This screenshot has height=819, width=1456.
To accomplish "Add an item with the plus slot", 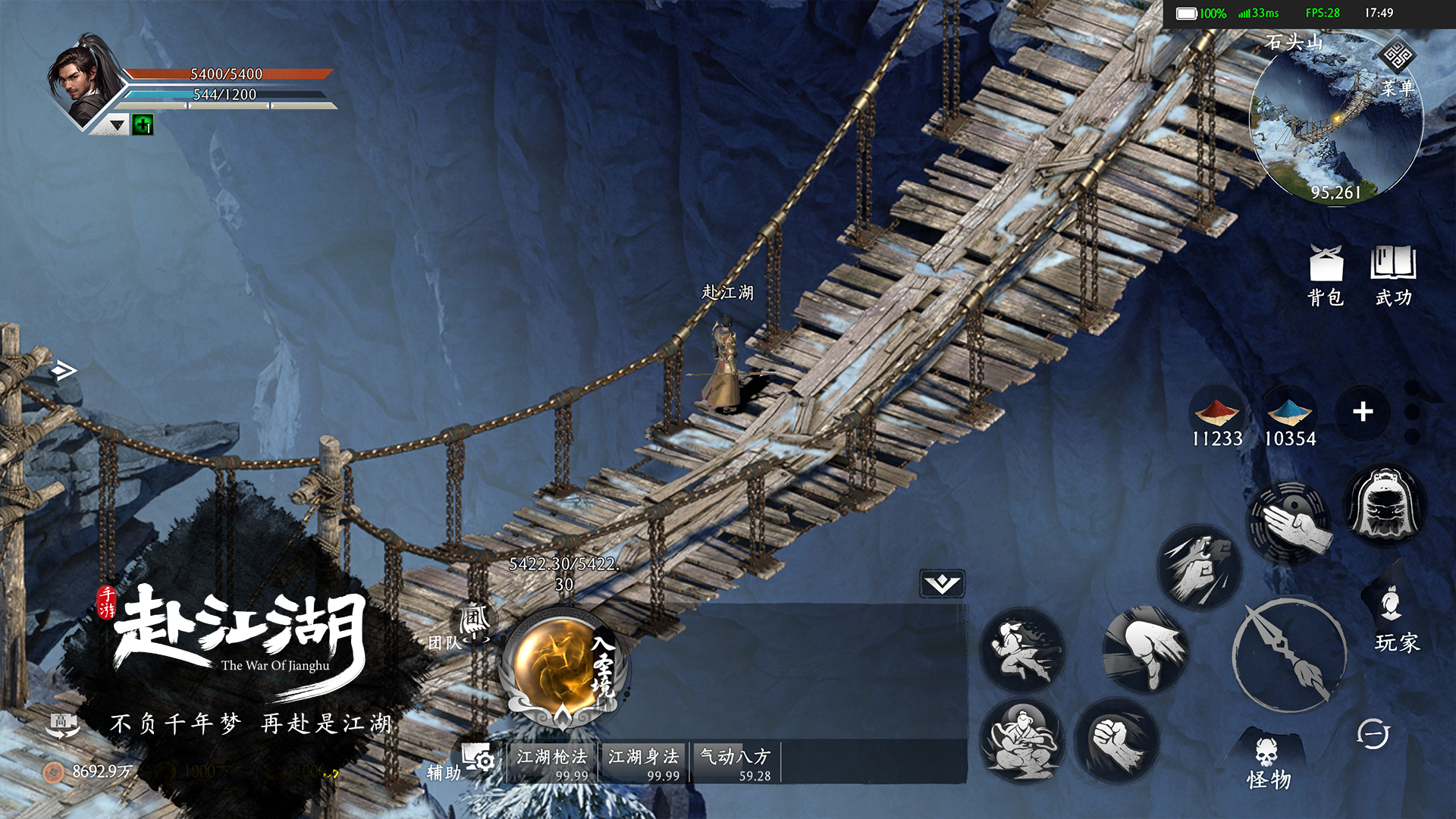I will point(1363,412).
